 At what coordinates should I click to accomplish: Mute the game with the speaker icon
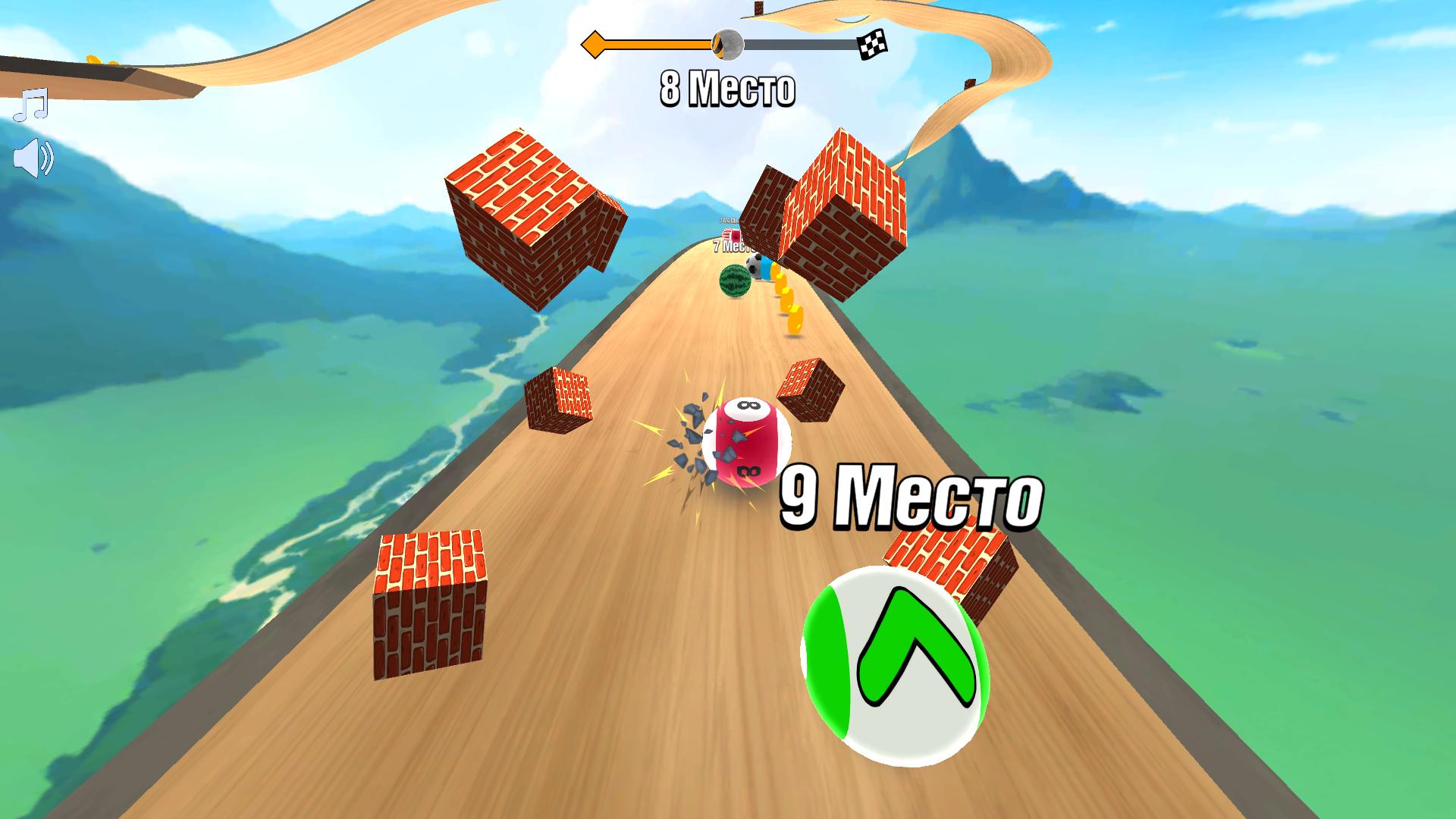click(x=32, y=157)
